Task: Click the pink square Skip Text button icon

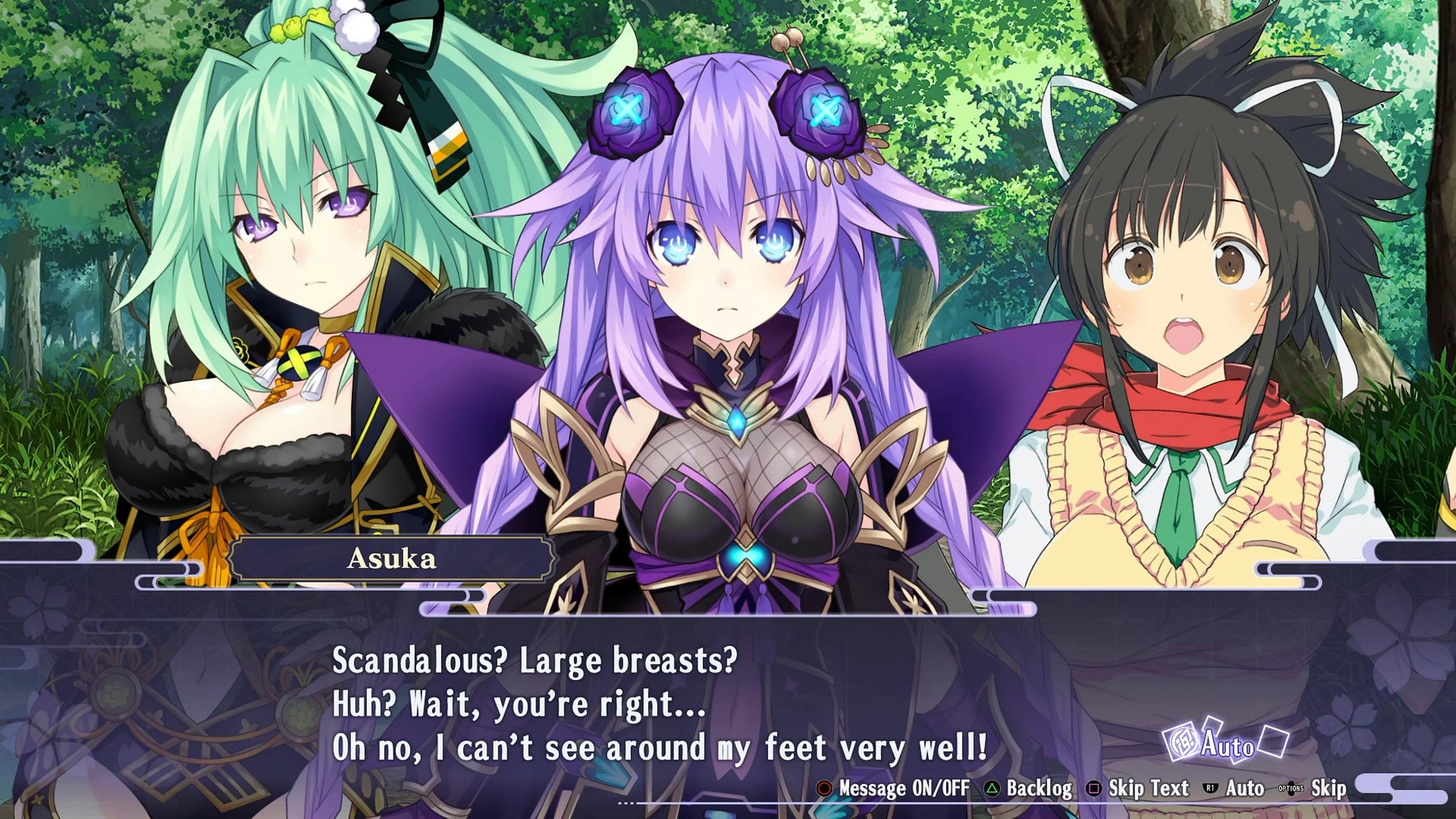Action: tap(1094, 788)
